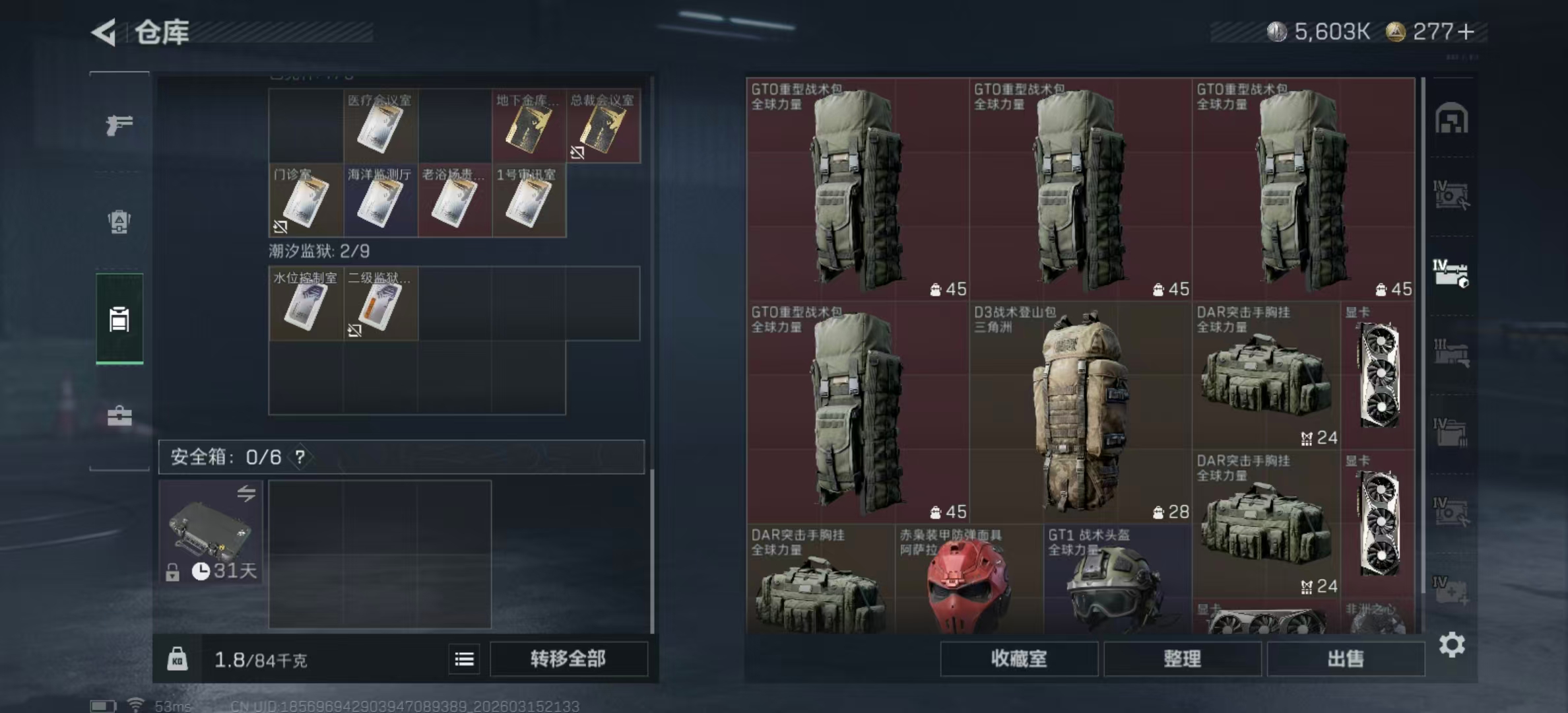The width and height of the screenshot is (1568, 713).
Task: Open the ammo backpack category in sidebar
Action: coord(119,222)
